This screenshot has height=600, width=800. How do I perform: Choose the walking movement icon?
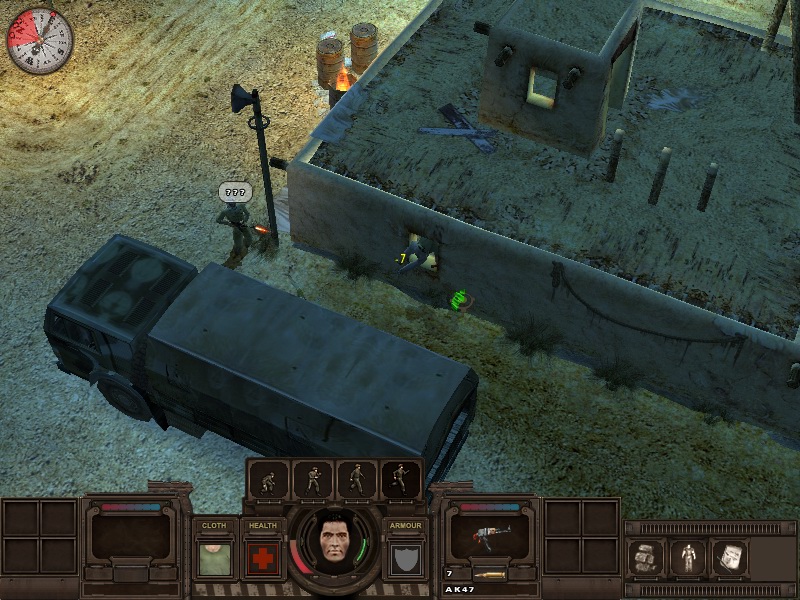point(357,481)
